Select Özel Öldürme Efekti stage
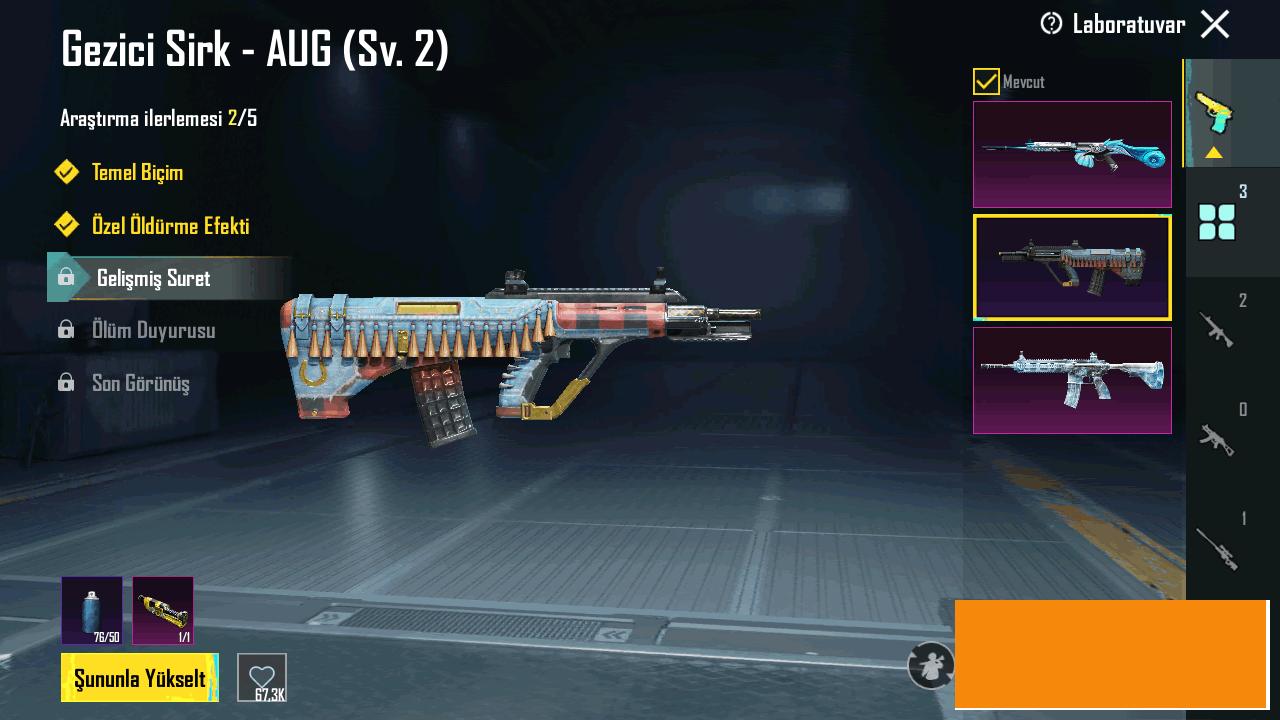This screenshot has height=720, width=1280. pos(170,225)
